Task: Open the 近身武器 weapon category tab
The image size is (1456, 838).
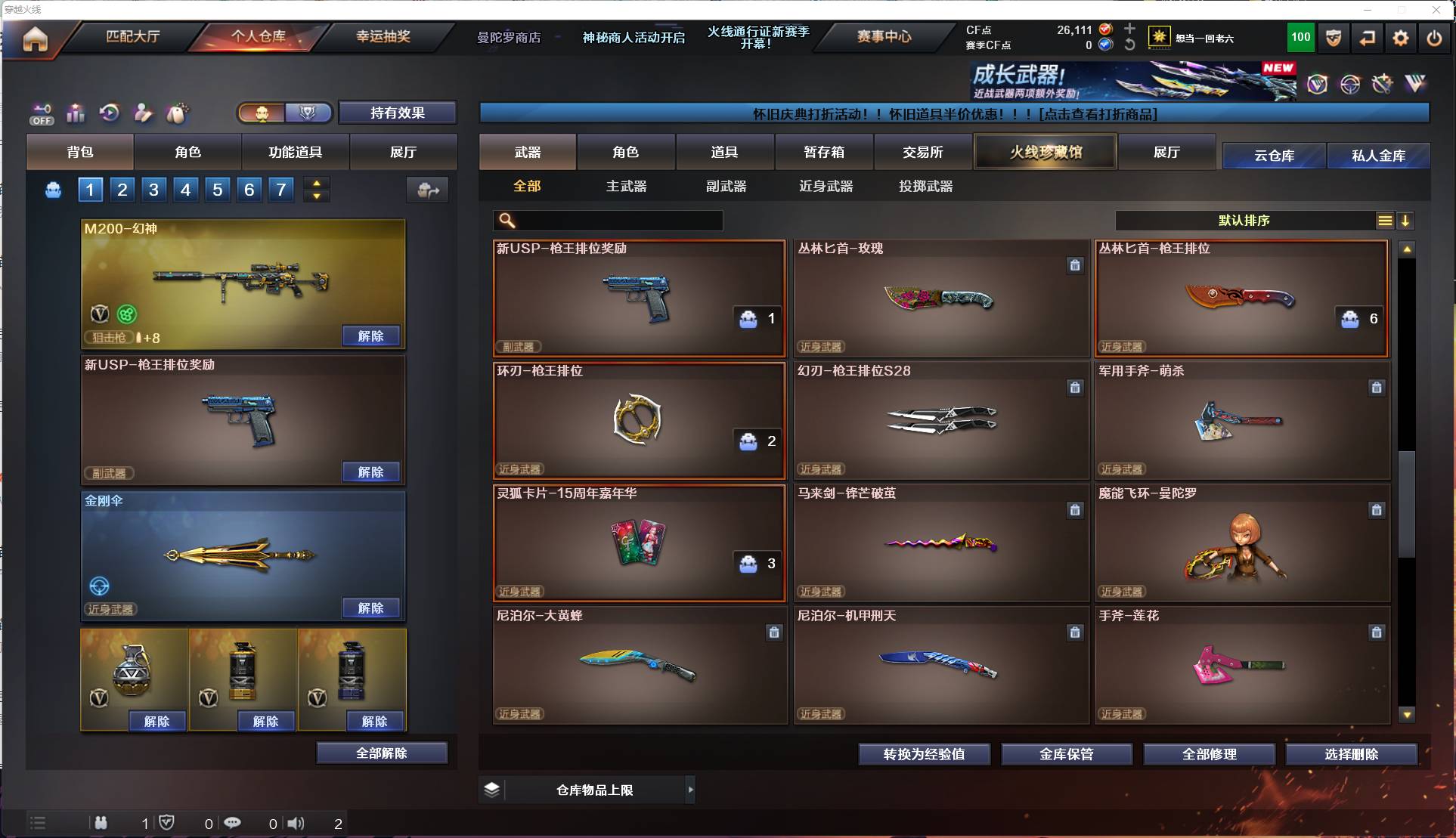Action: (825, 186)
